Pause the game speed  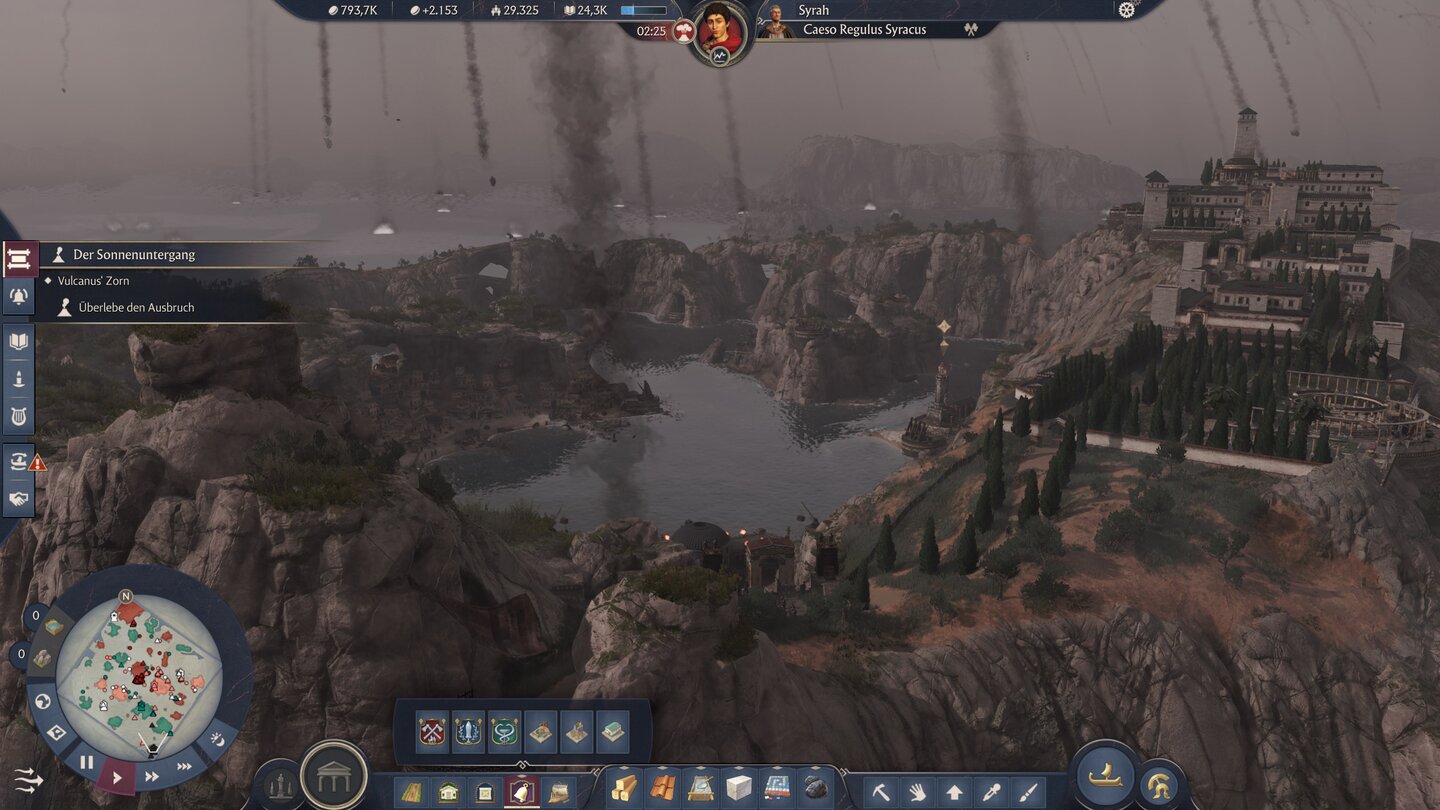point(87,762)
